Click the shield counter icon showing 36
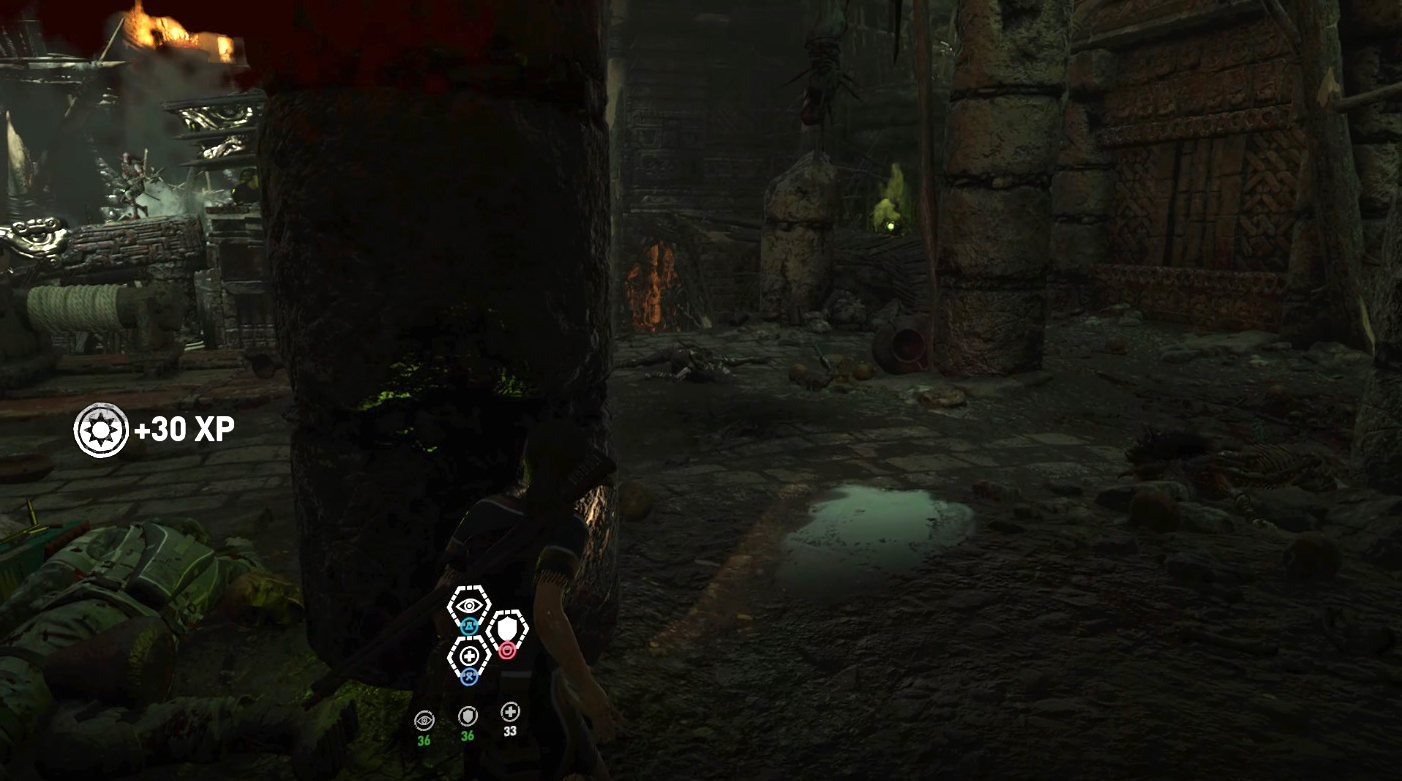 (x=467, y=715)
